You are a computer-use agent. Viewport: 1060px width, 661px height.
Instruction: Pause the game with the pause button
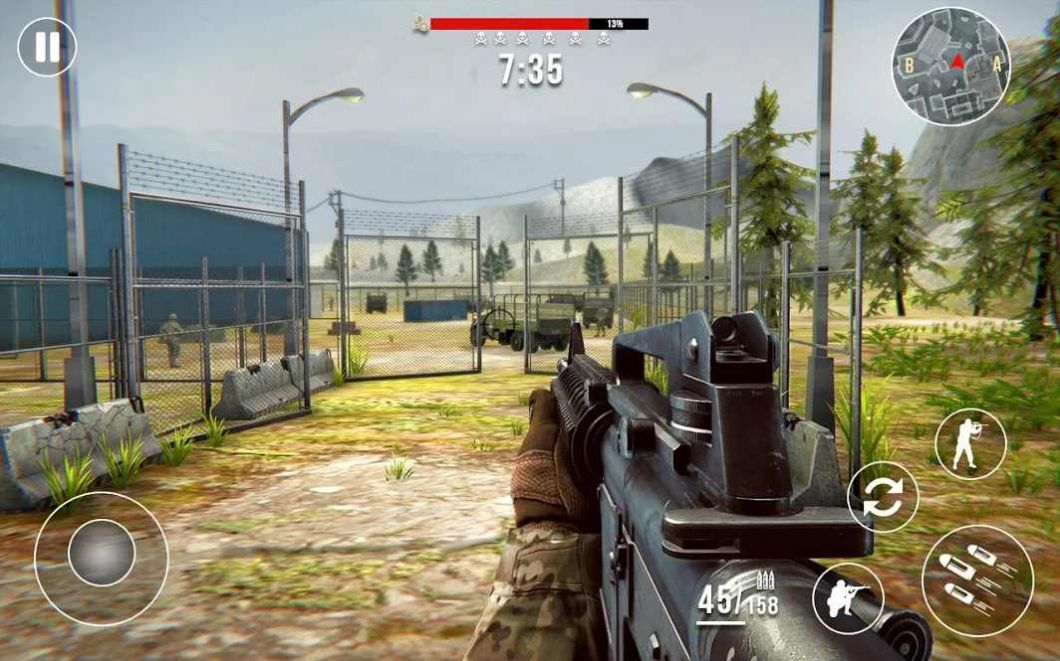(47, 47)
